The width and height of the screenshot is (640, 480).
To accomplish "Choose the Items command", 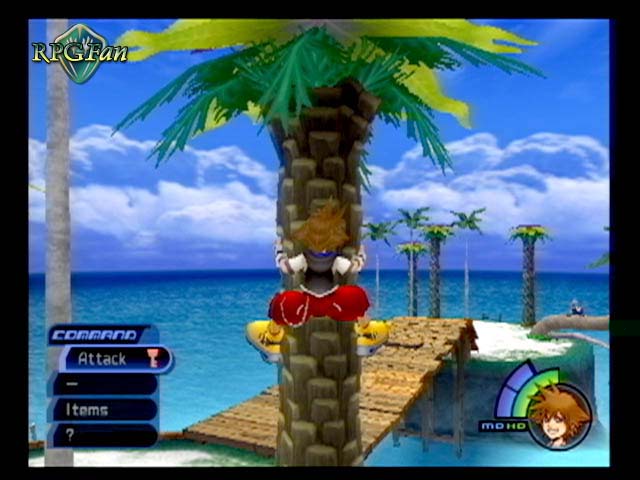I will pyautogui.click(x=104, y=409).
